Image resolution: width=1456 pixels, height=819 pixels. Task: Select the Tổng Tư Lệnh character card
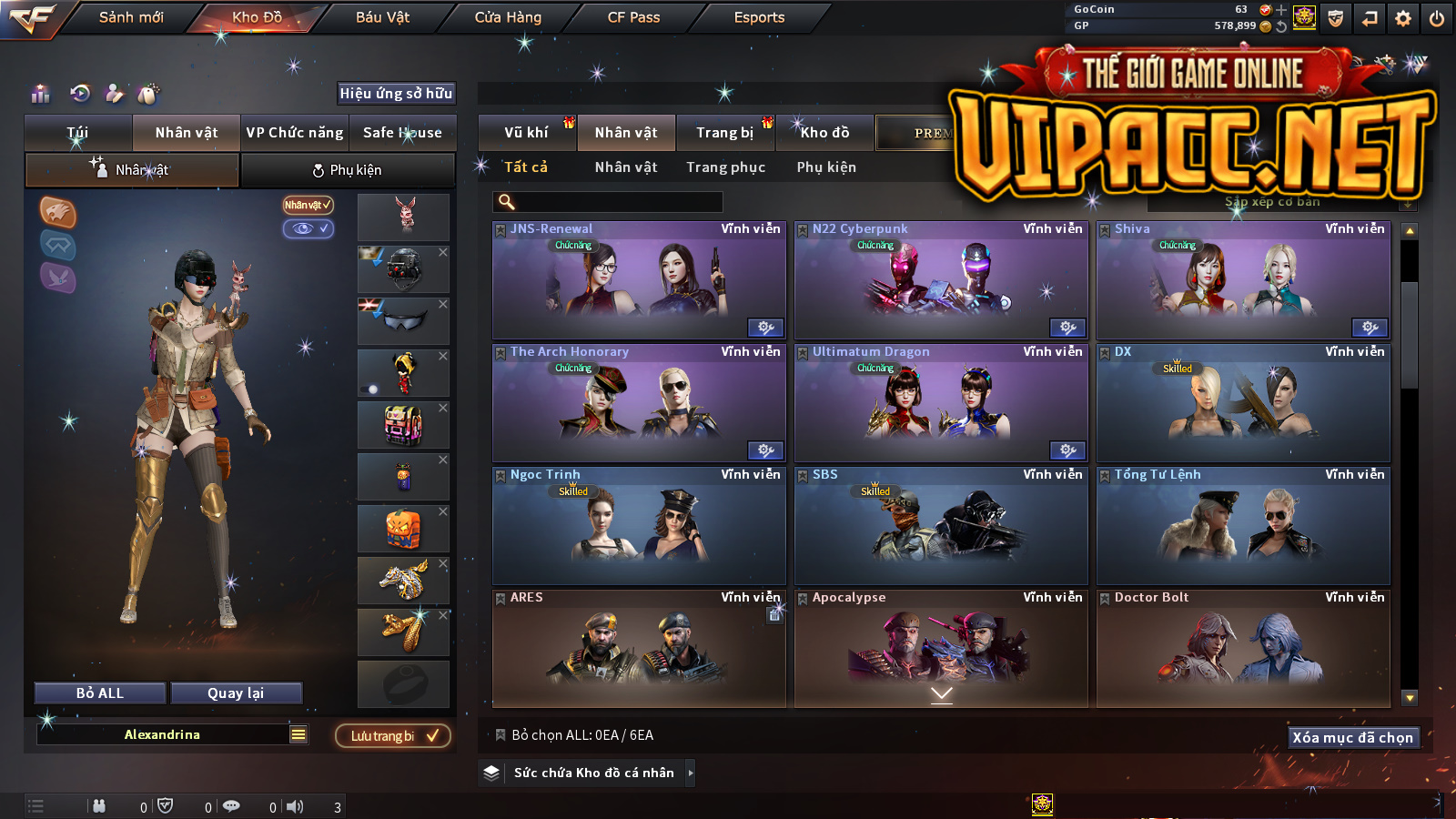[x=1243, y=528]
